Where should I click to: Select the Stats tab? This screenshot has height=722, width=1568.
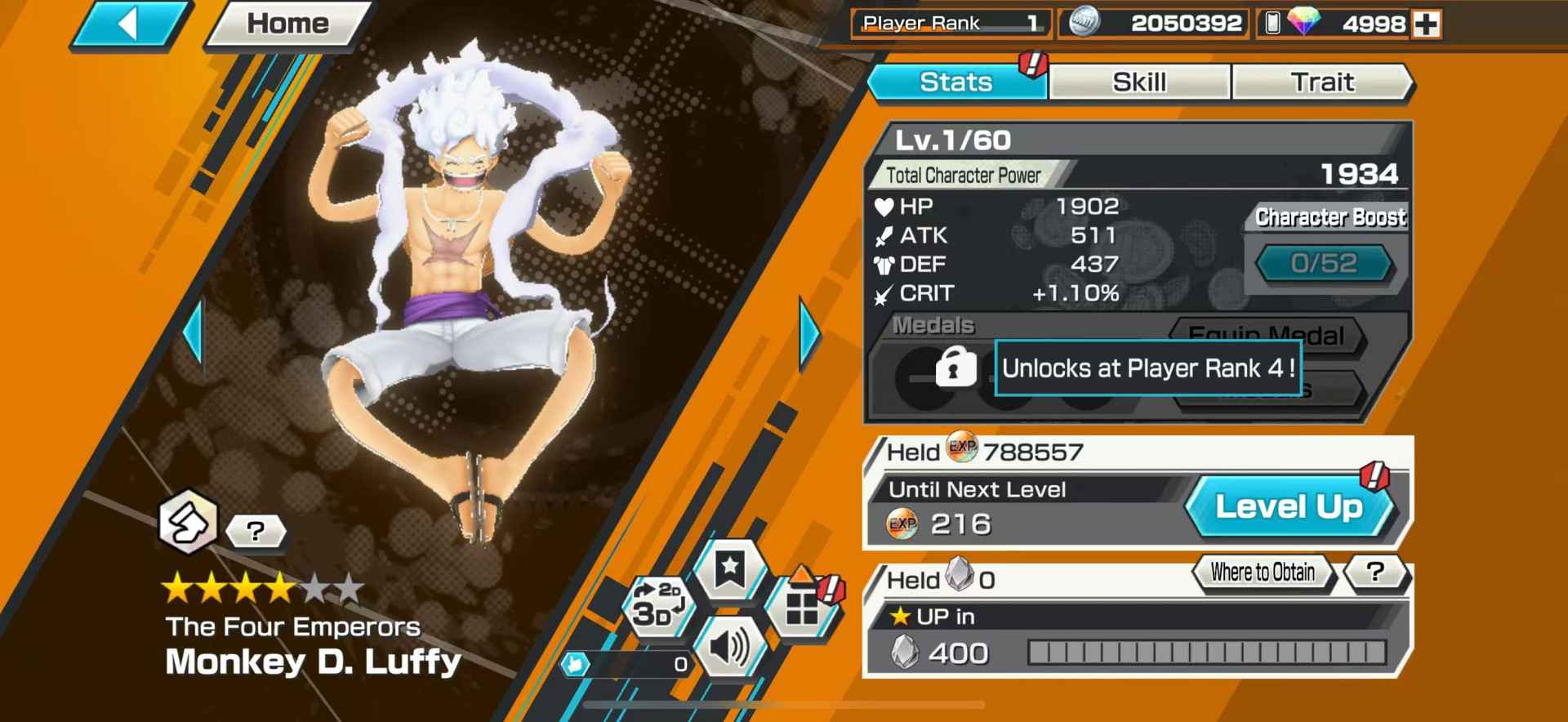coord(955,82)
